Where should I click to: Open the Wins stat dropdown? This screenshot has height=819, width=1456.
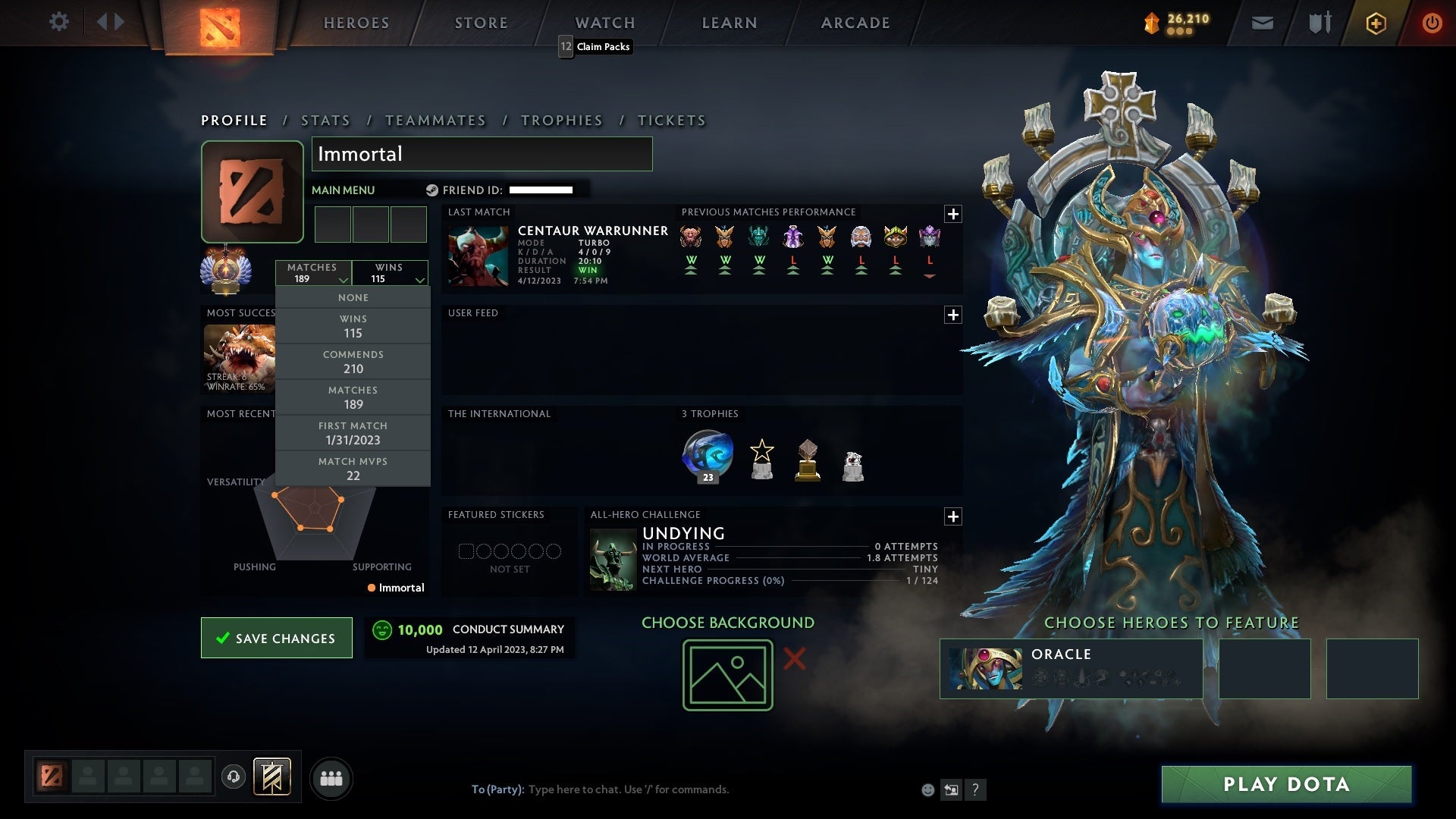click(x=390, y=272)
